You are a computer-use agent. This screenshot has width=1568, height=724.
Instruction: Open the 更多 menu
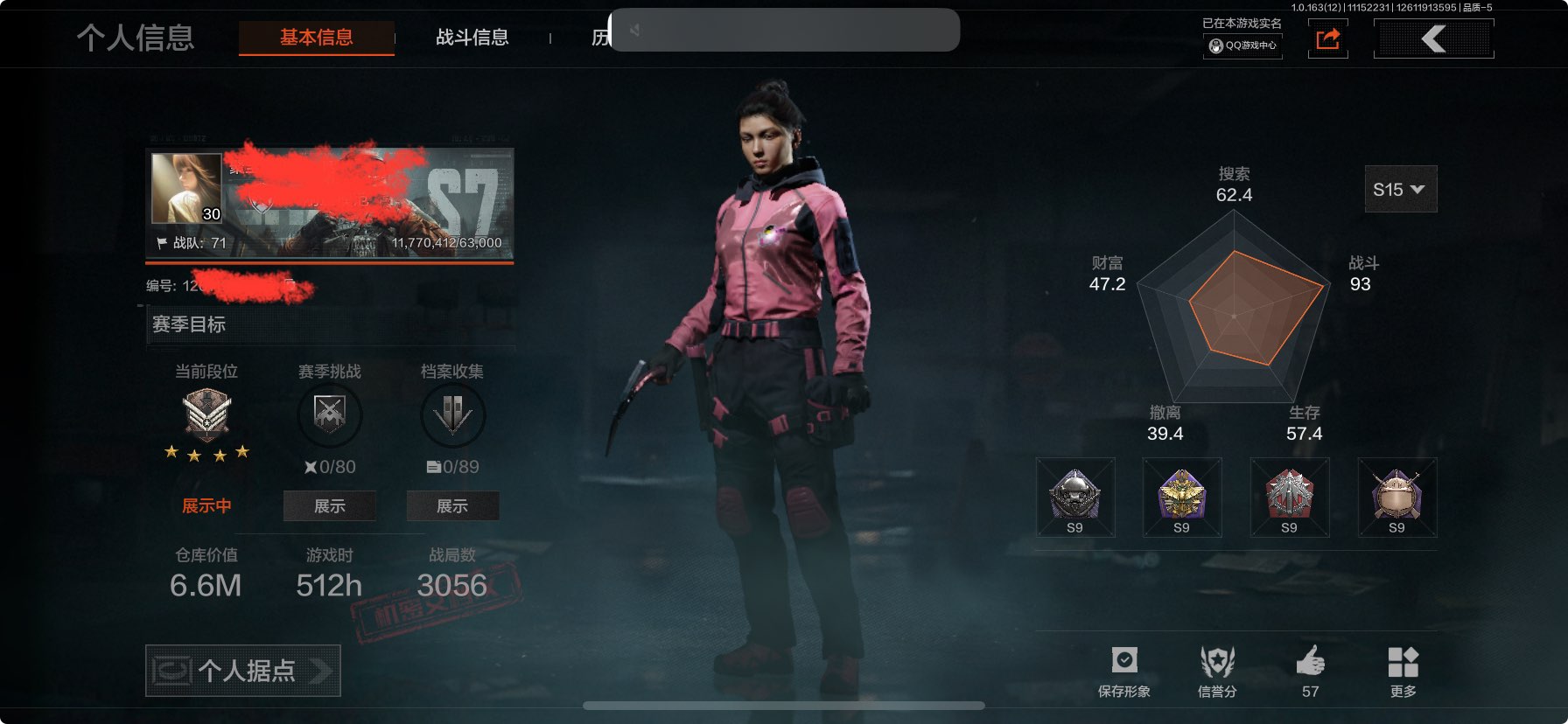point(1403,670)
